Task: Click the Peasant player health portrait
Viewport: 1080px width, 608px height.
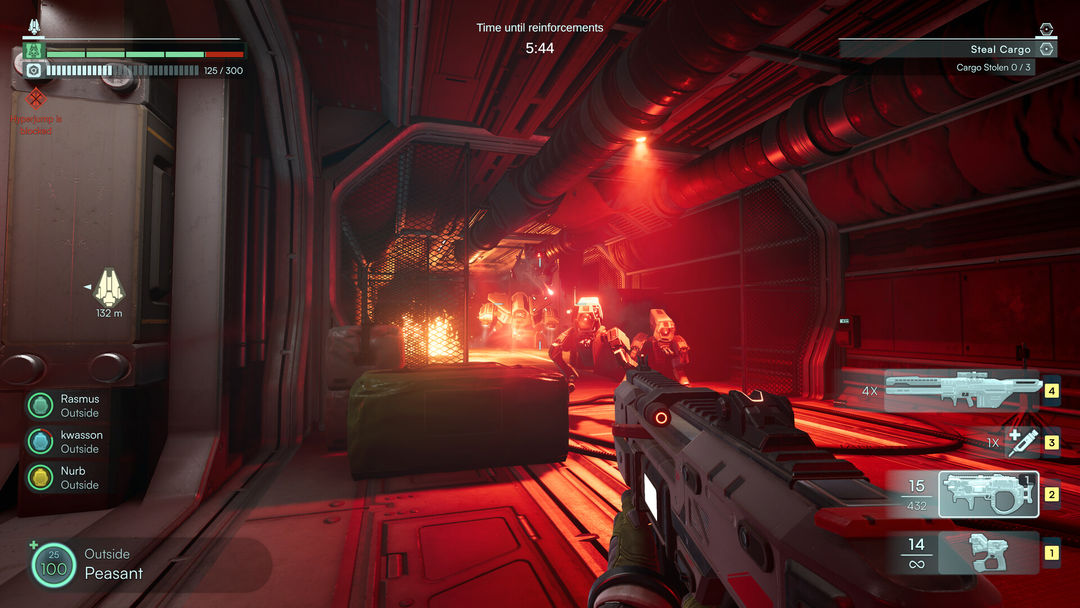Action: point(53,564)
